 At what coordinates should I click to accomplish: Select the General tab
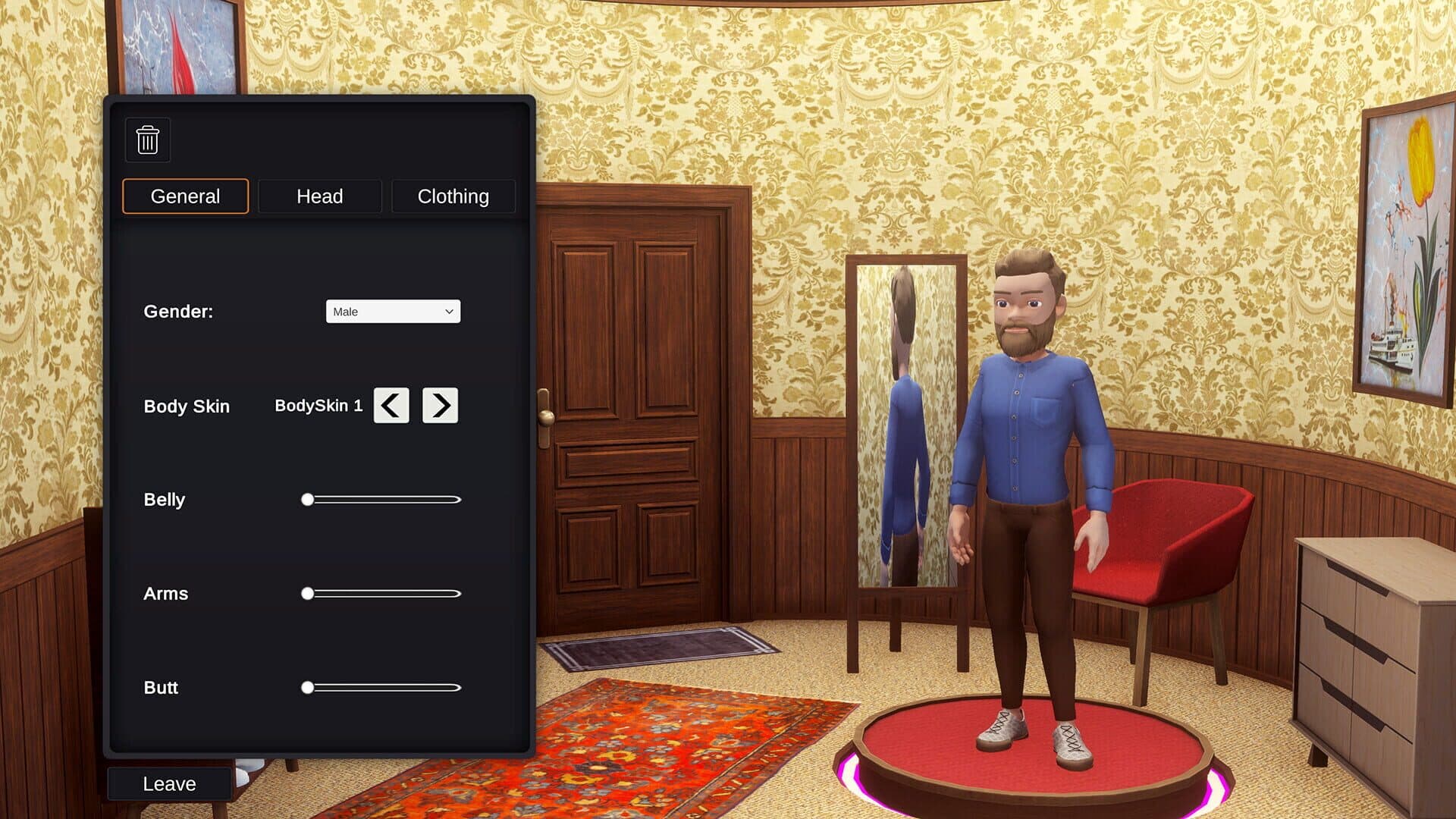click(x=184, y=196)
